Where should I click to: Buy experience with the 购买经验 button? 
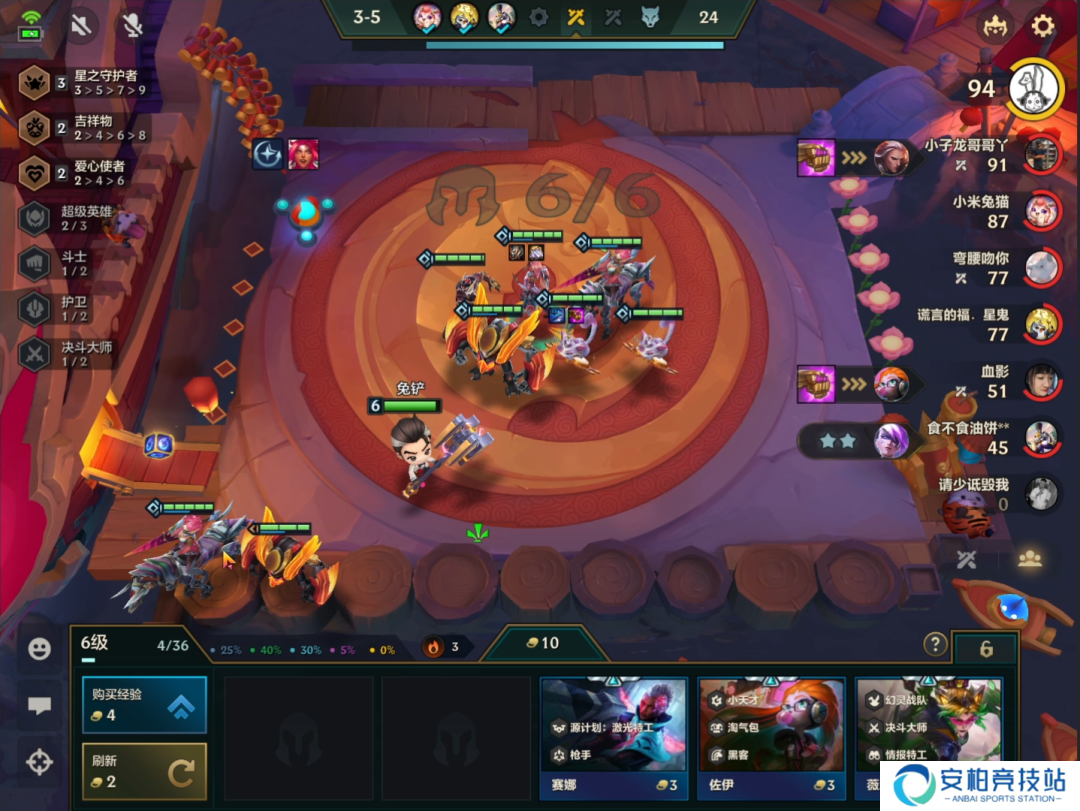point(145,705)
